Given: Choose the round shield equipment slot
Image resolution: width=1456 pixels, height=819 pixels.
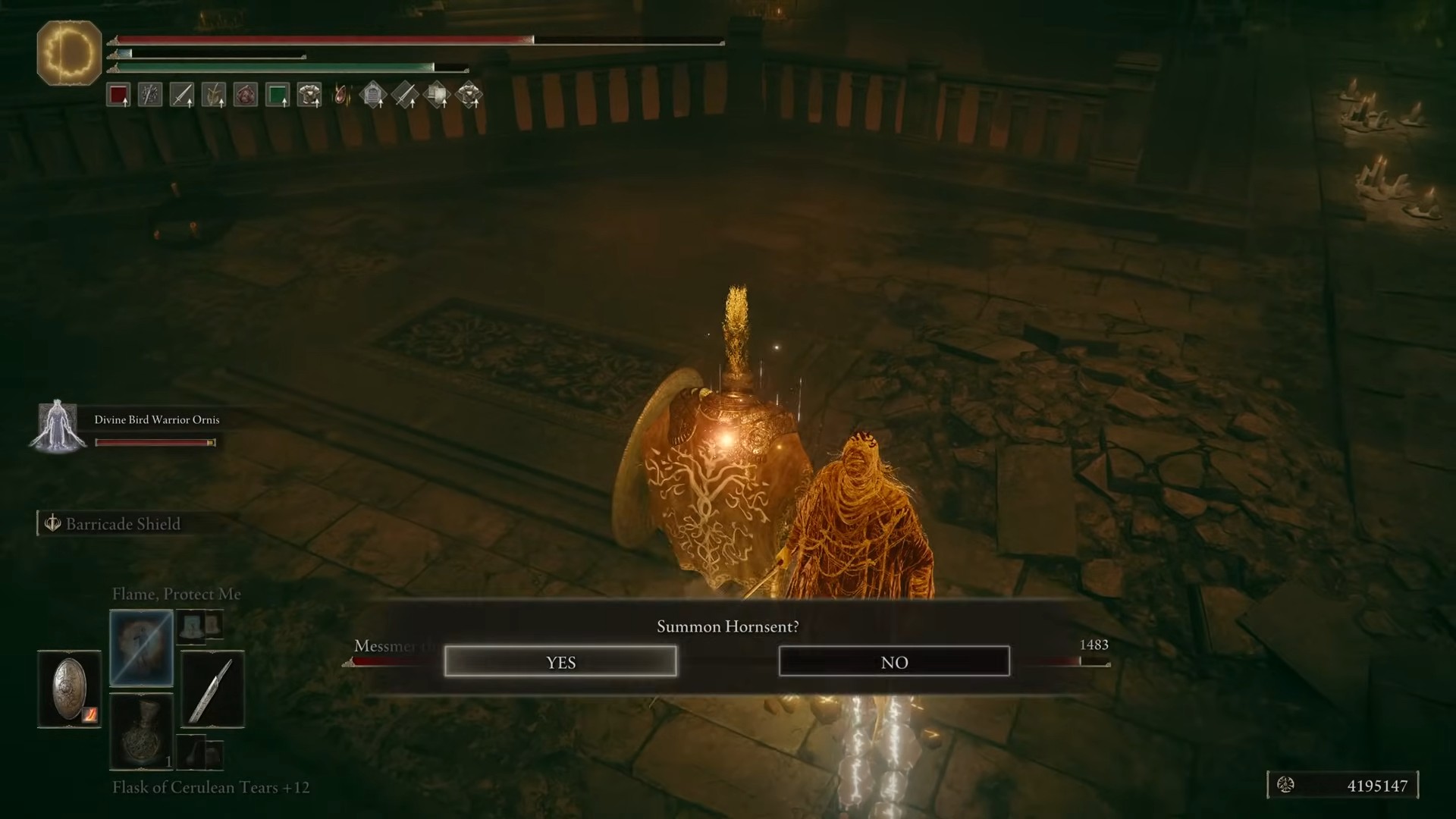Looking at the screenshot, I should tap(69, 689).
